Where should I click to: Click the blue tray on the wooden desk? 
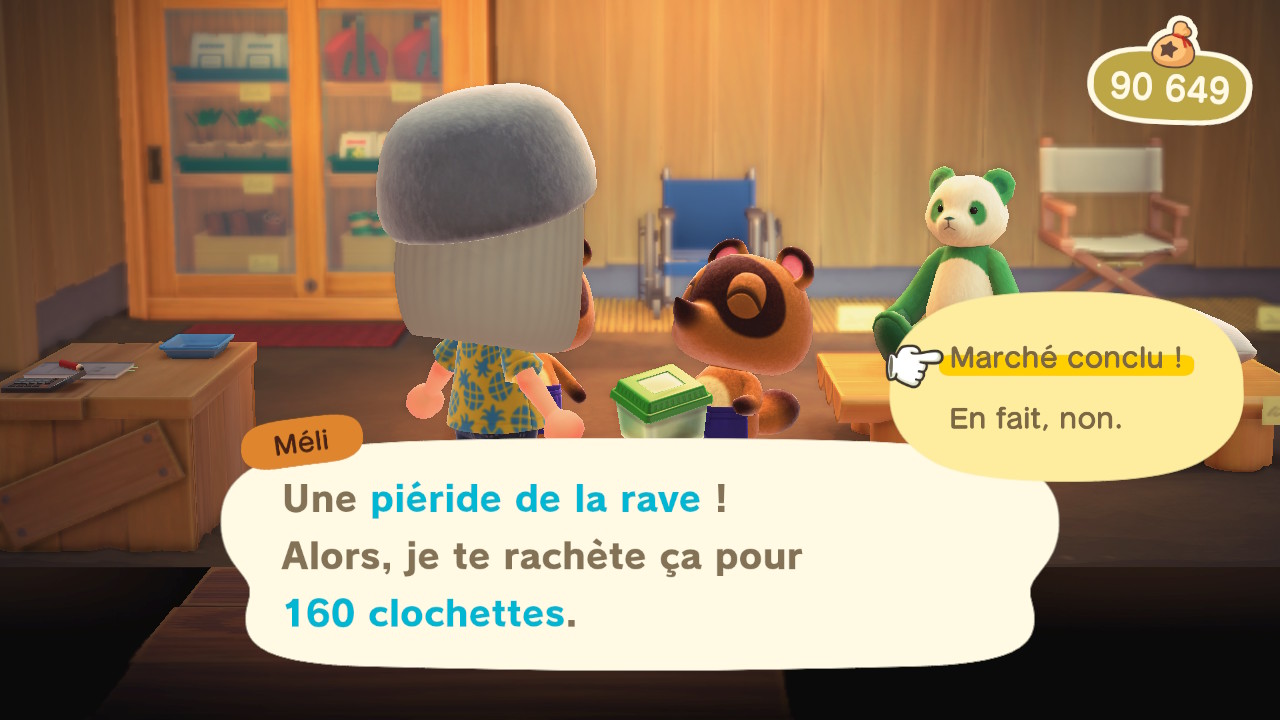(198, 343)
